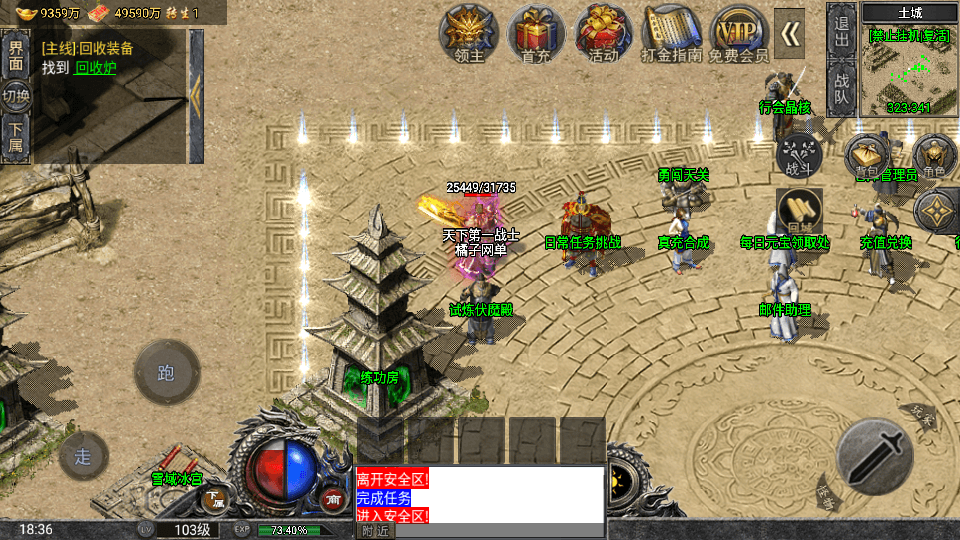This screenshot has width=960, height=540.
Task: Open the 活动 events menu
Action: coord(603,34)
